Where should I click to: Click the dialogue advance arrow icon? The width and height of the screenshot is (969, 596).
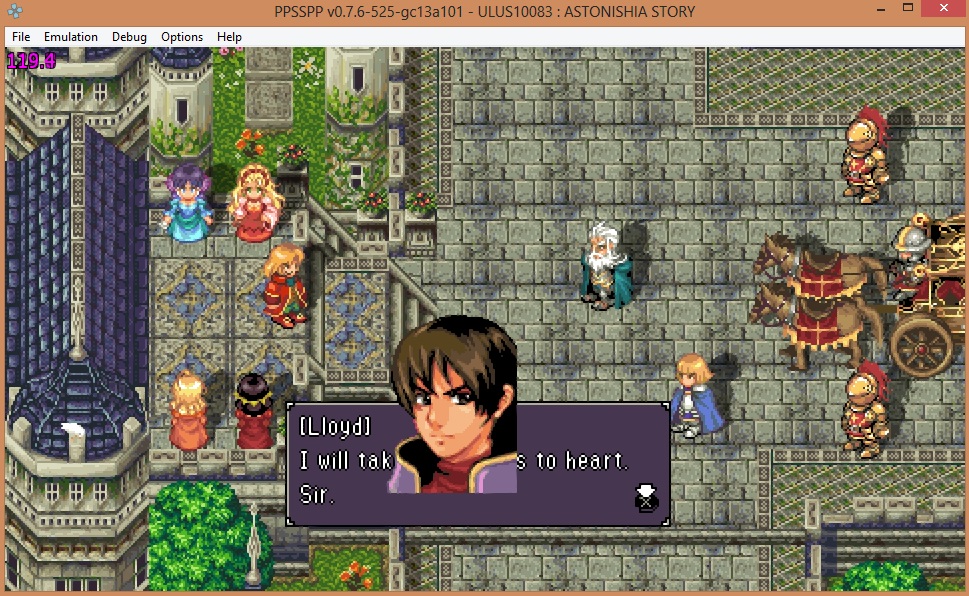click(x=646, y=496)
